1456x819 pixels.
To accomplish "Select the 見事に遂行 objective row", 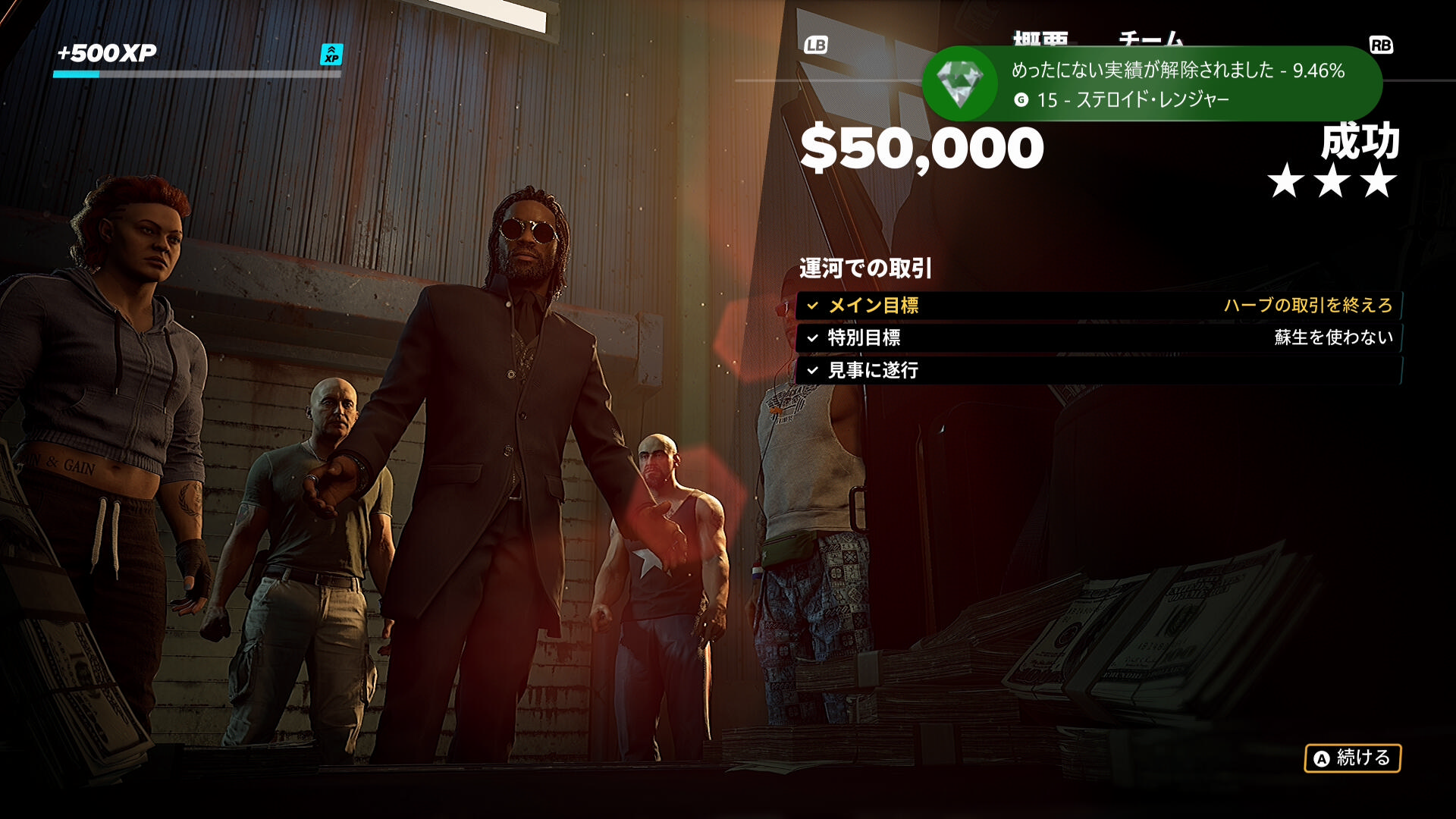I will (x=1098, y=370).
